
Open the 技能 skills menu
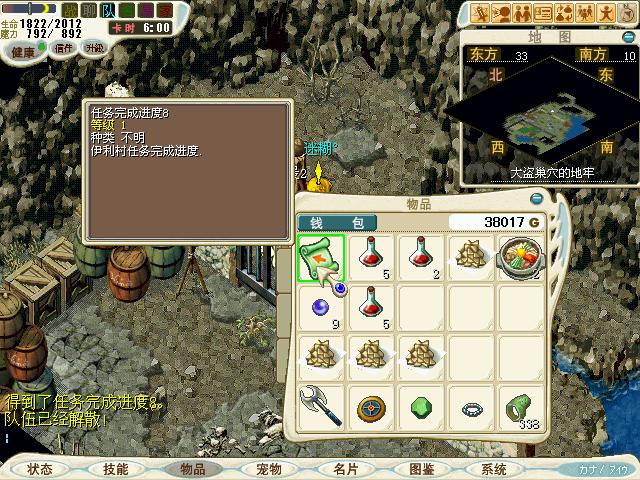(x=116, y=469)
